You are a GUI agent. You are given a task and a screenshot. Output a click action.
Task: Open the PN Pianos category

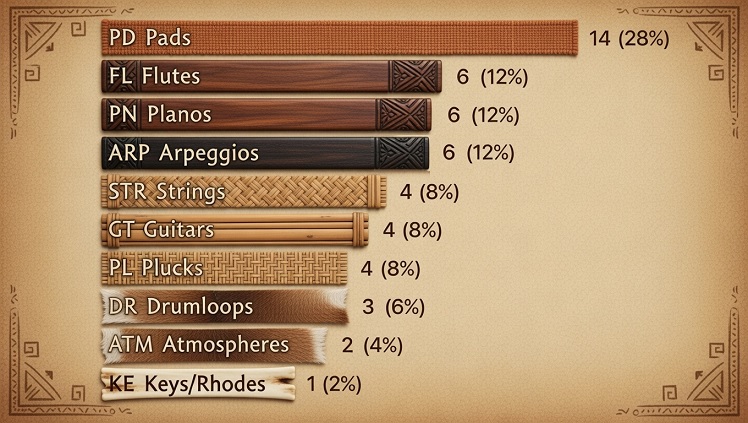(x=266, y=115)
